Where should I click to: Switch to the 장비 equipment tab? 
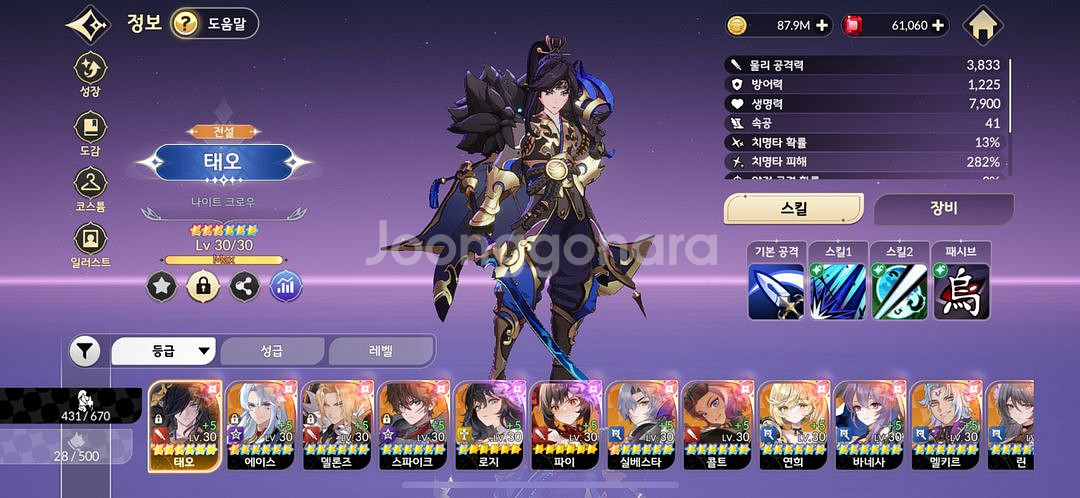point(943,209)
